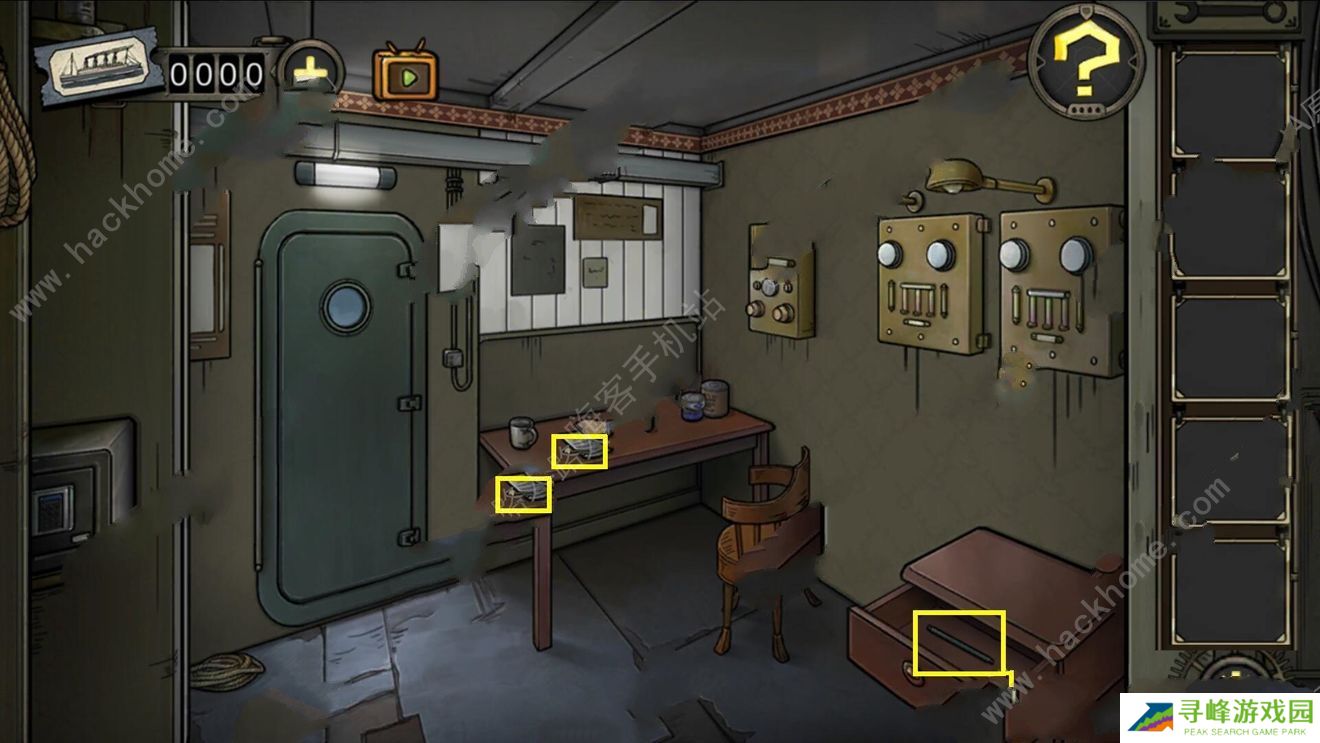Tap the plus button to add tickets
The image size is (1320, 743).
coord(311,71)
